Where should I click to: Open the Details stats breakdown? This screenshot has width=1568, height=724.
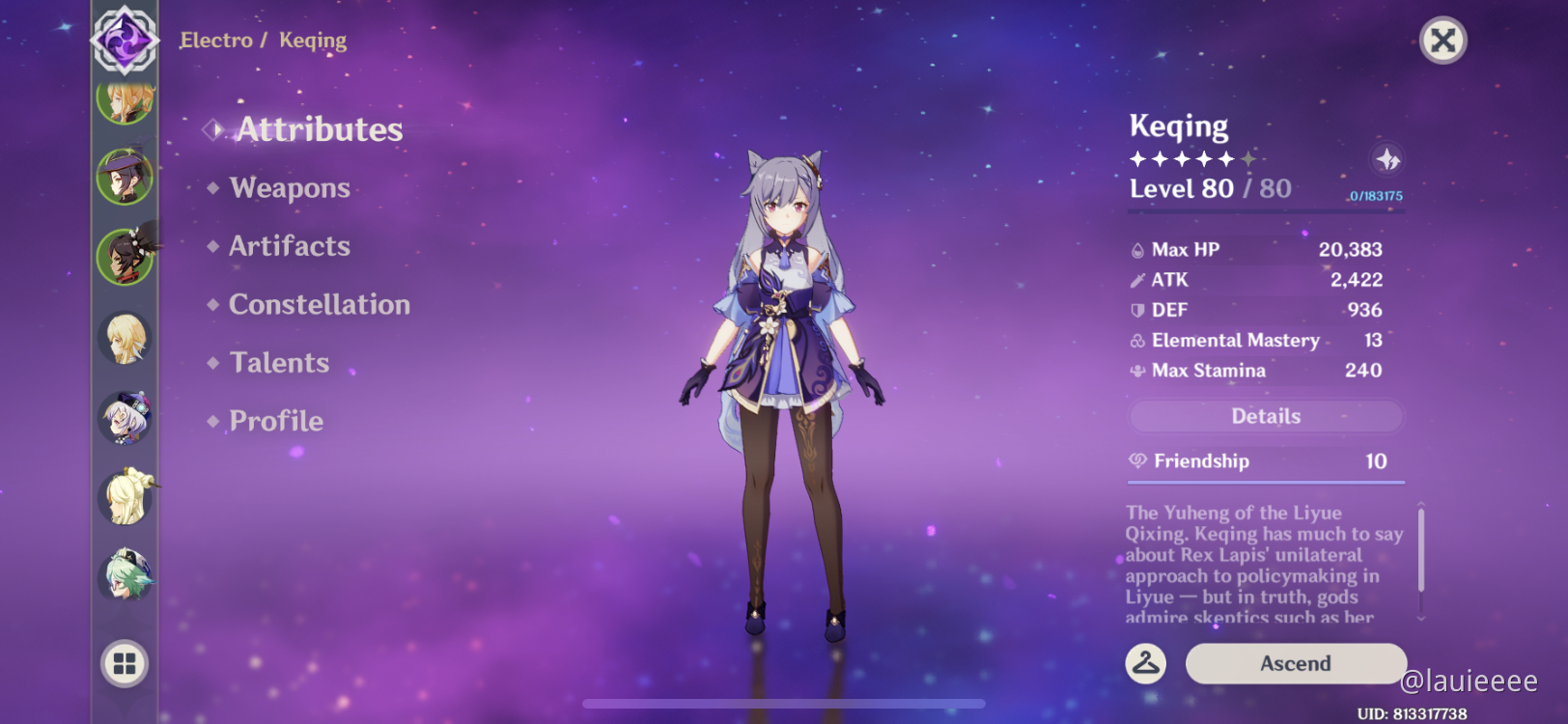(1265, 416)
